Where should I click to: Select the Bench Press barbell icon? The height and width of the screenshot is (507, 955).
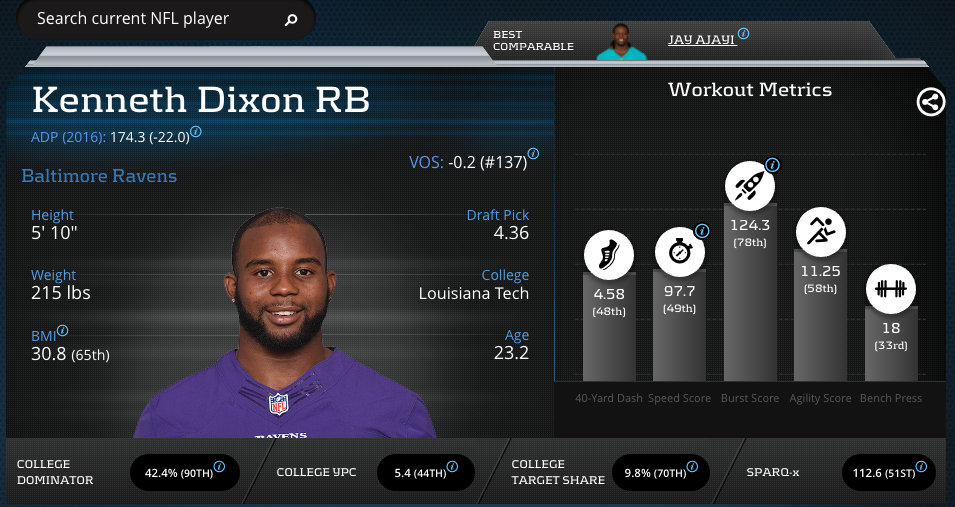pyautogui.click(x=890, y=289)
